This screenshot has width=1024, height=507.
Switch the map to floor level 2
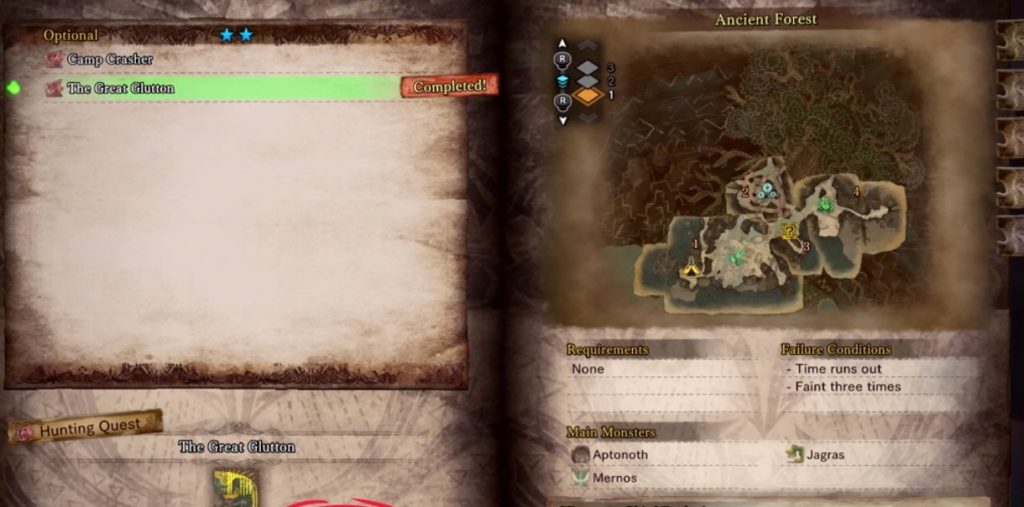click(588, 81)
